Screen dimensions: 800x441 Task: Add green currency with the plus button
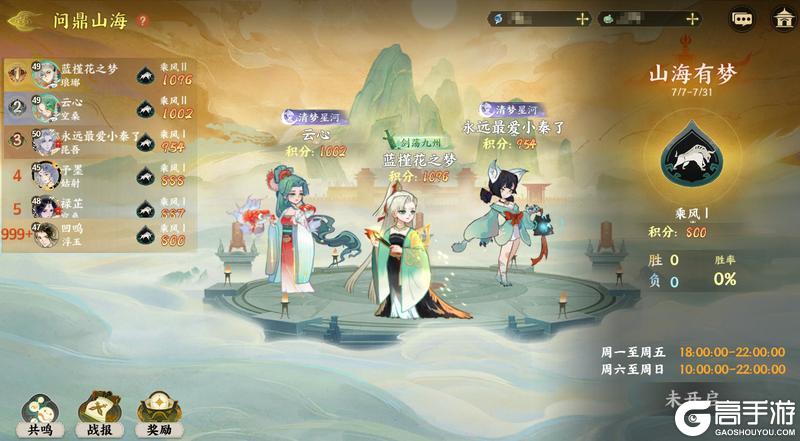click(x=692, y=19)
